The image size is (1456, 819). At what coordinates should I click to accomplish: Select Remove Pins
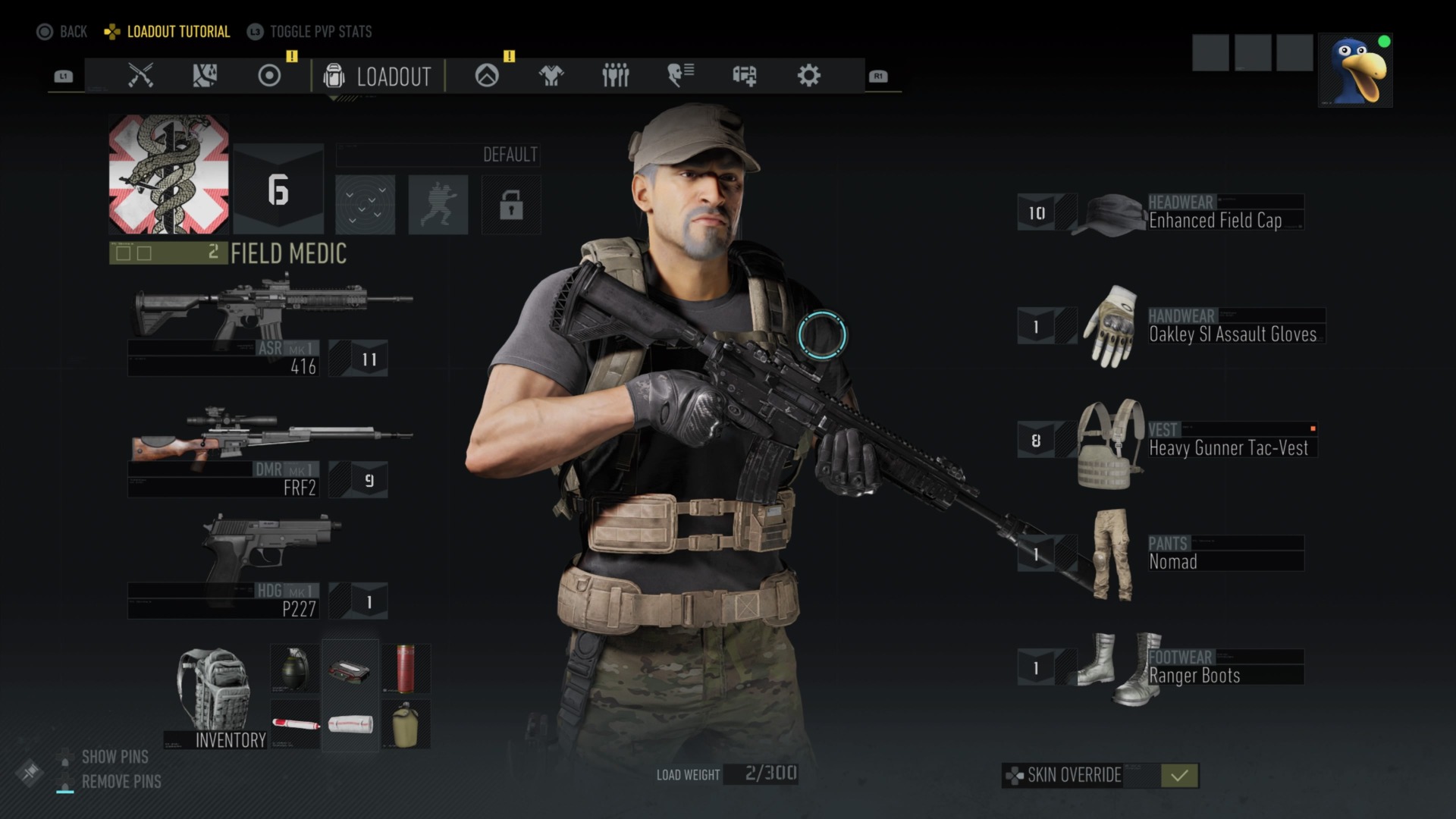point(121,782)
